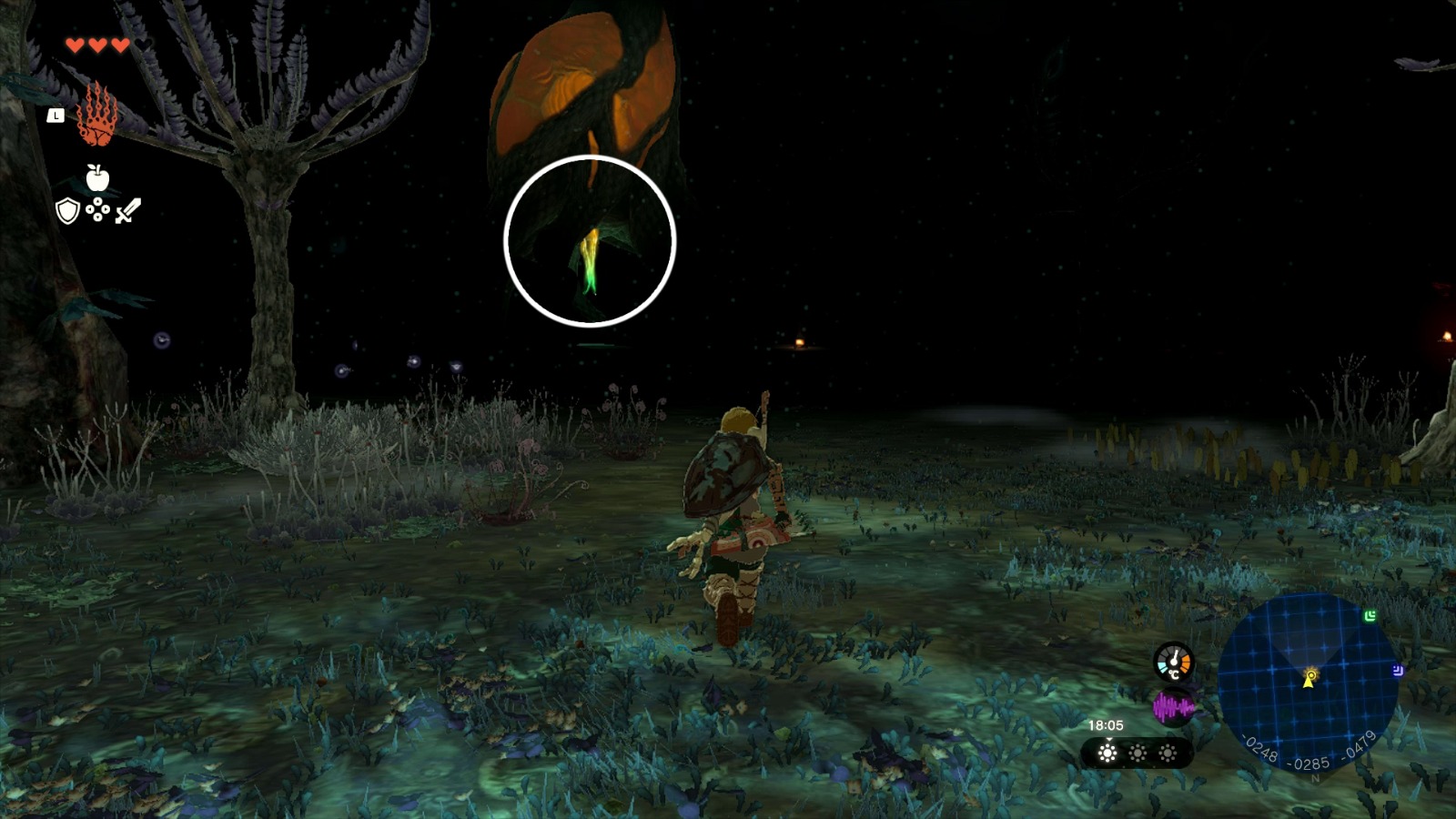Viewport: 1456px width, 819px height.
Task: Click the N compass label below the minimap
Action: point(1315,779)
